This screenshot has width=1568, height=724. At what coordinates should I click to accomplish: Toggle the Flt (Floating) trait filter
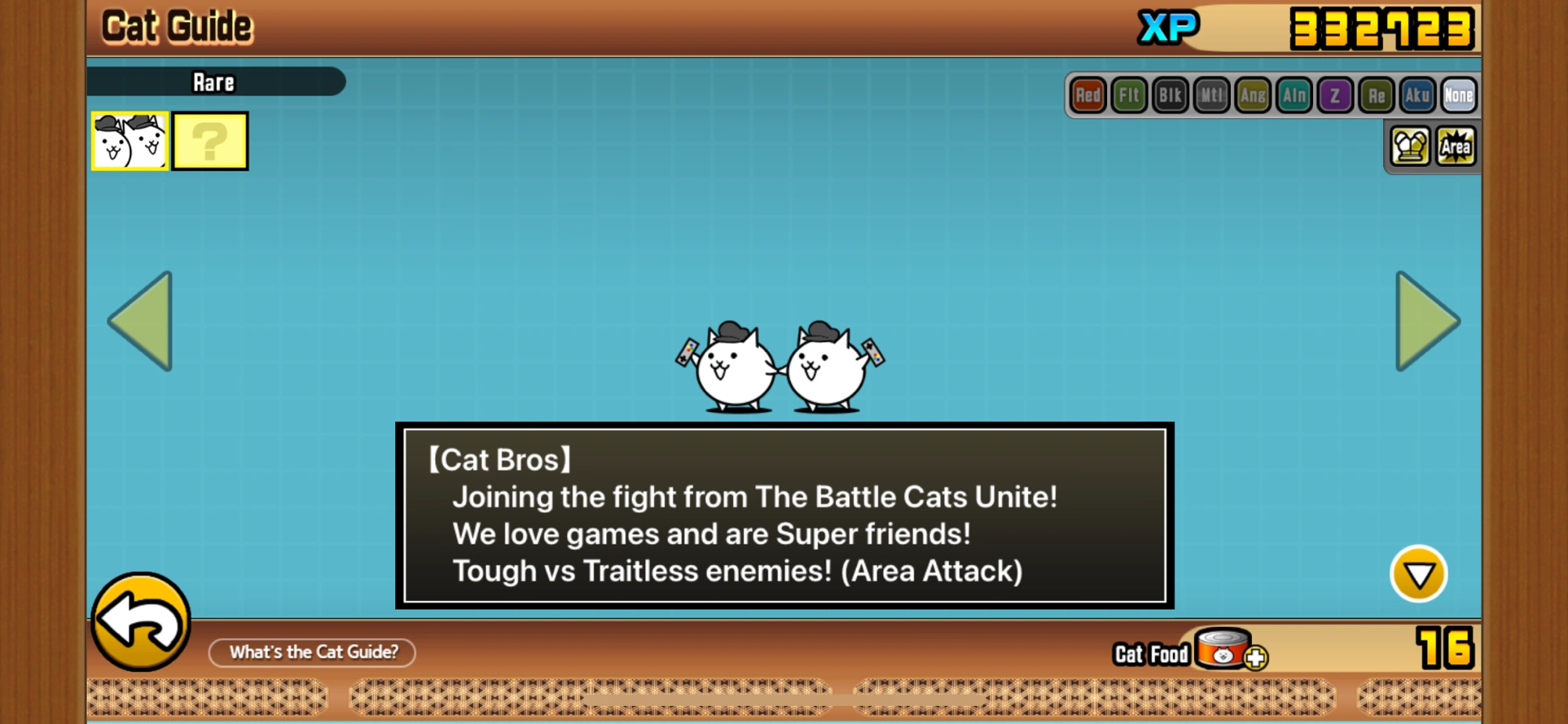[x=1129, y=96]
